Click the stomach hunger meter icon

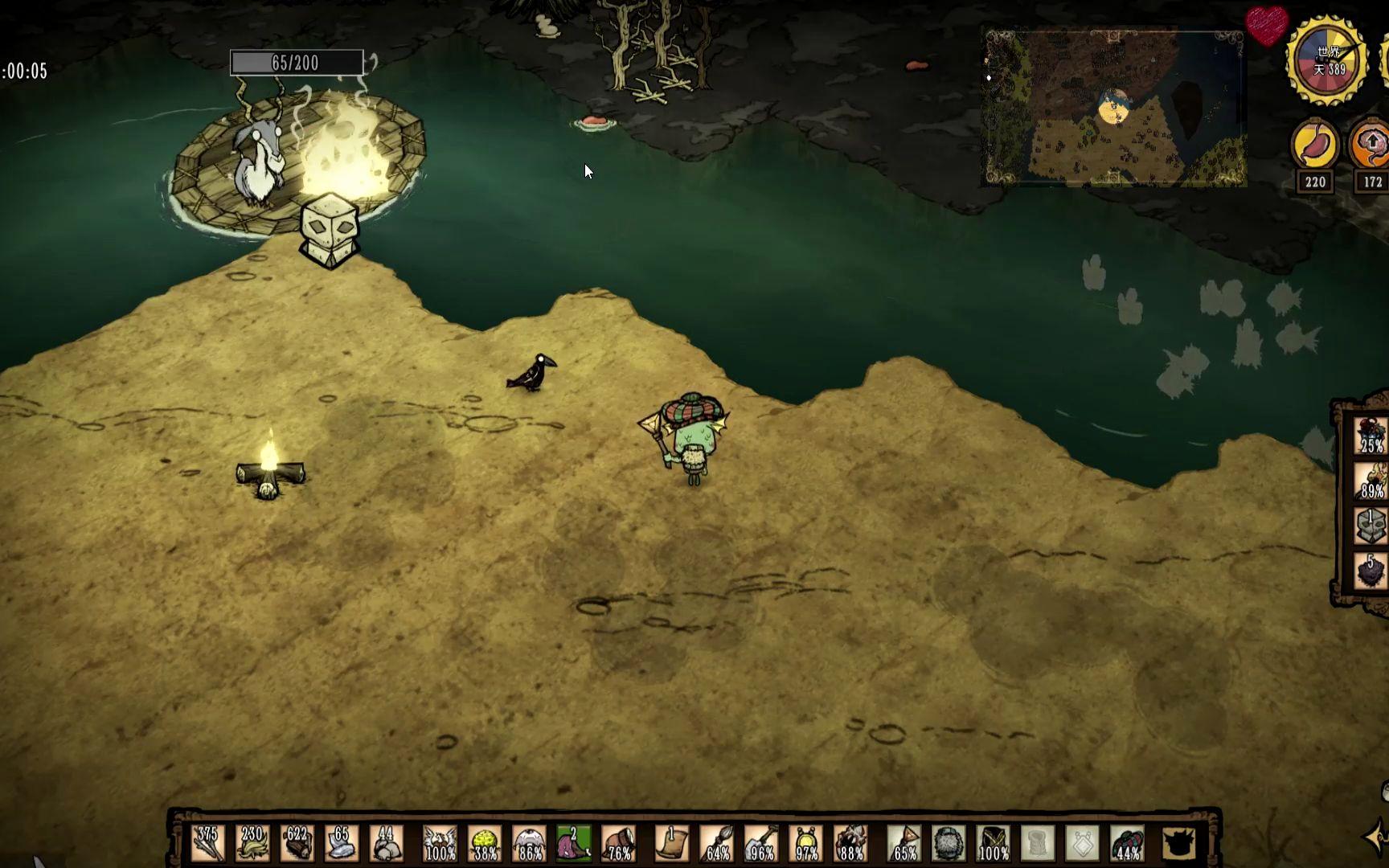tap(1314, 145)
